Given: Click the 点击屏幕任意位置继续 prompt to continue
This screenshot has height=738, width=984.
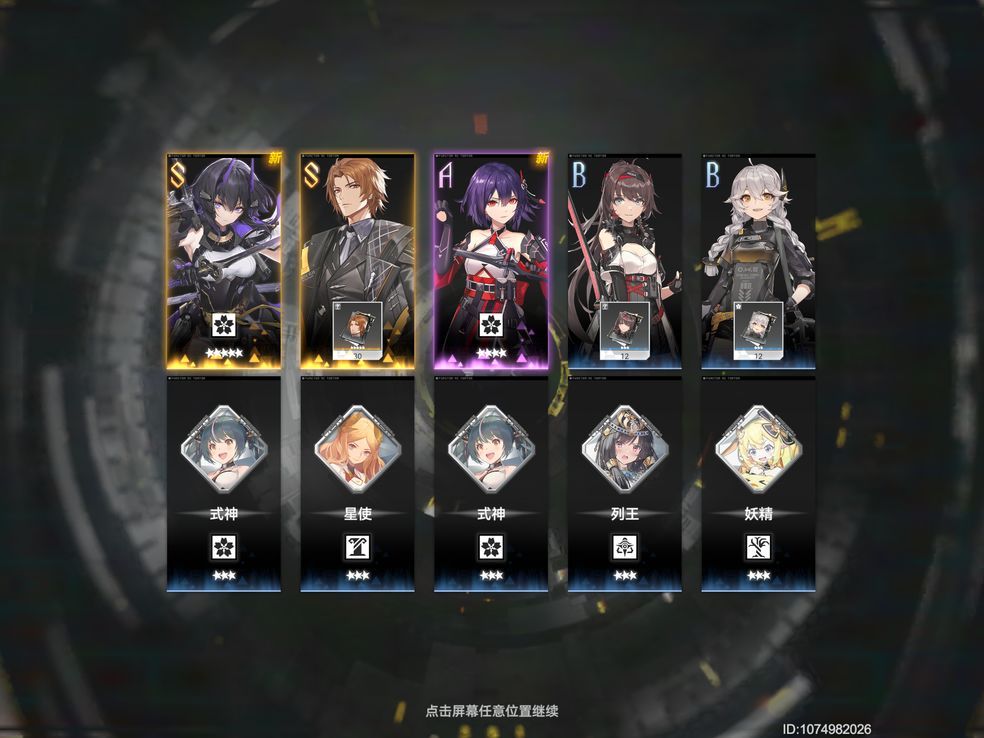Looking at the screenshot, I should (491, 711).
